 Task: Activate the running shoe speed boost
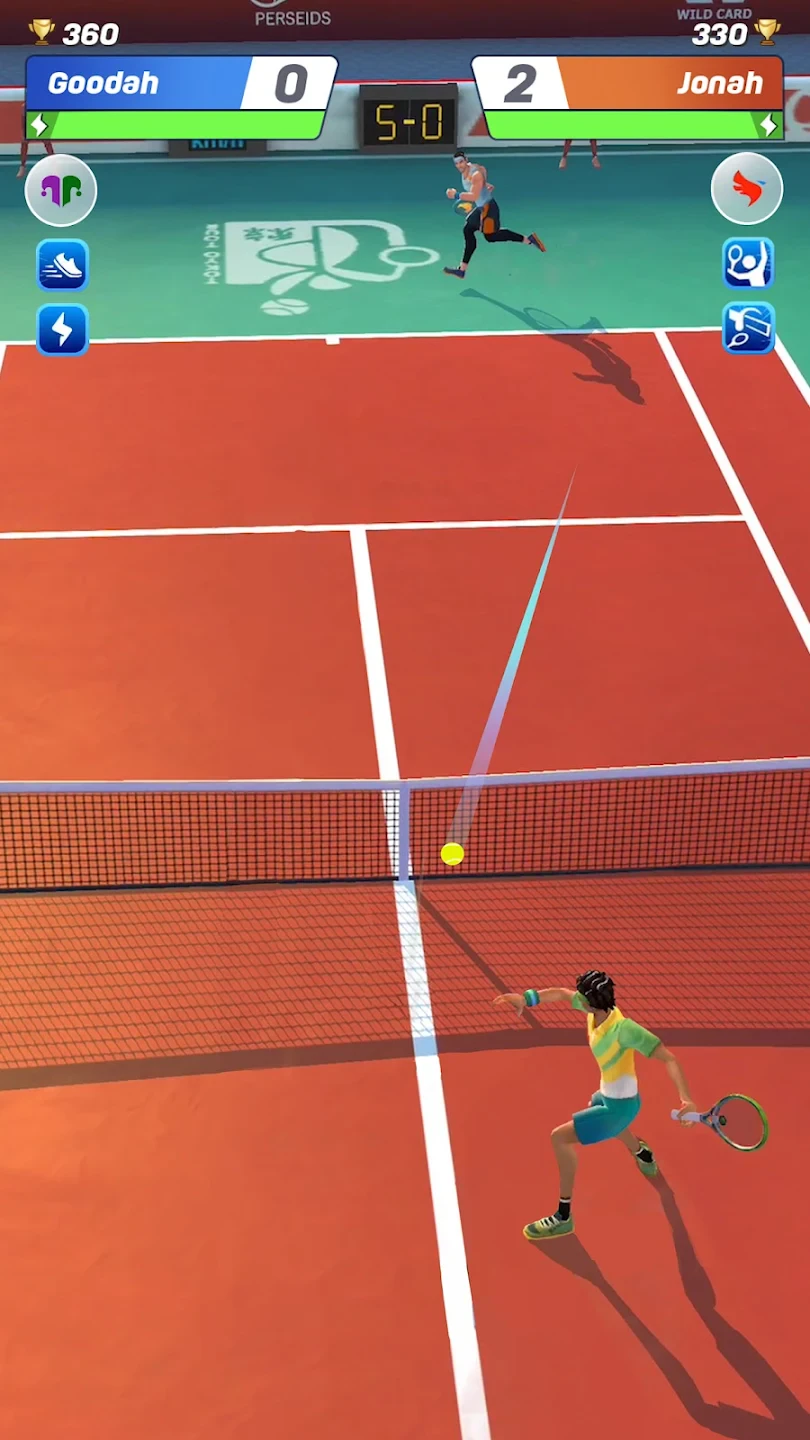coord(62,265)
